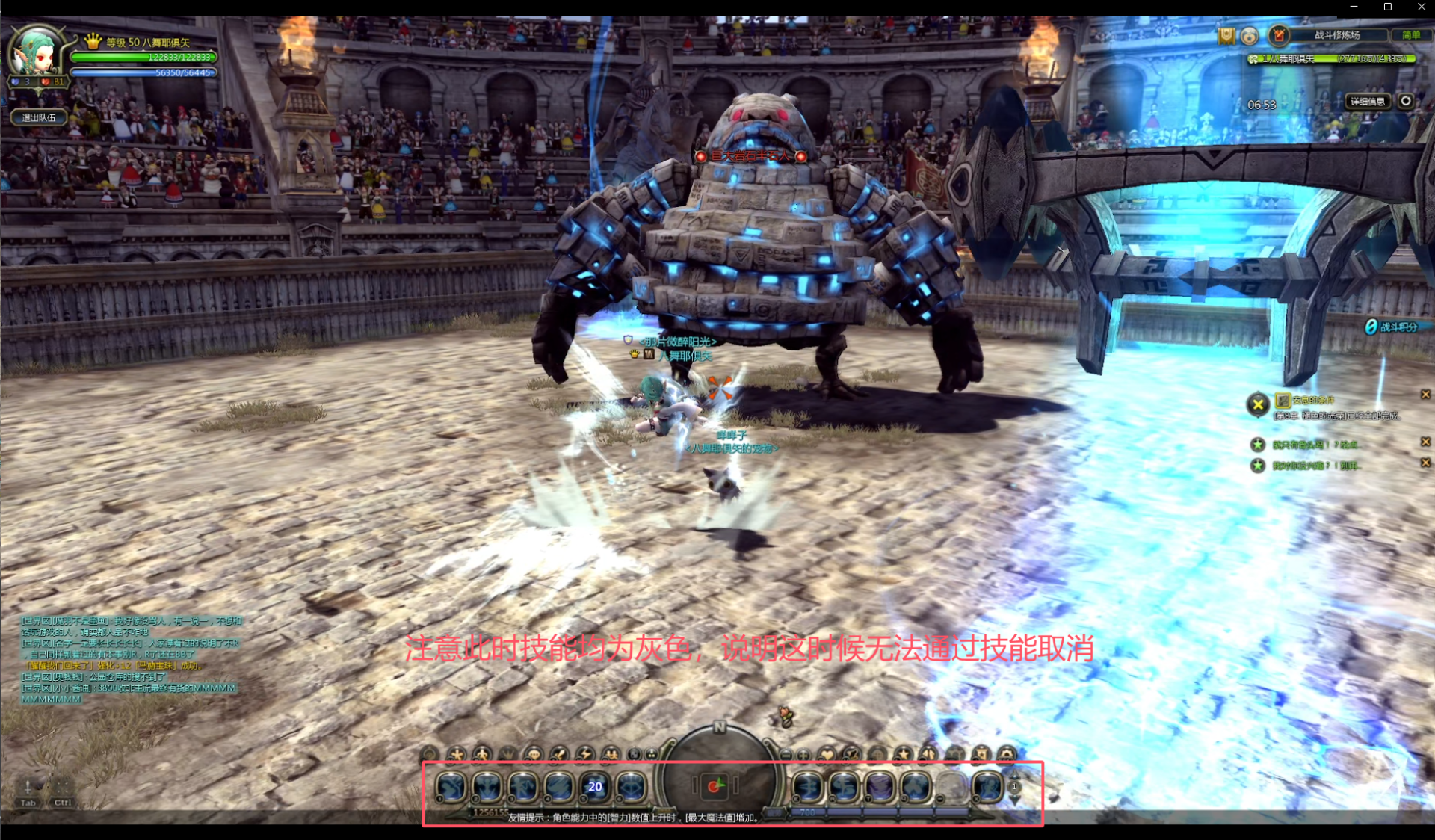
Task: Click the 退出队伍 leave party button
Action: [39, 117]
